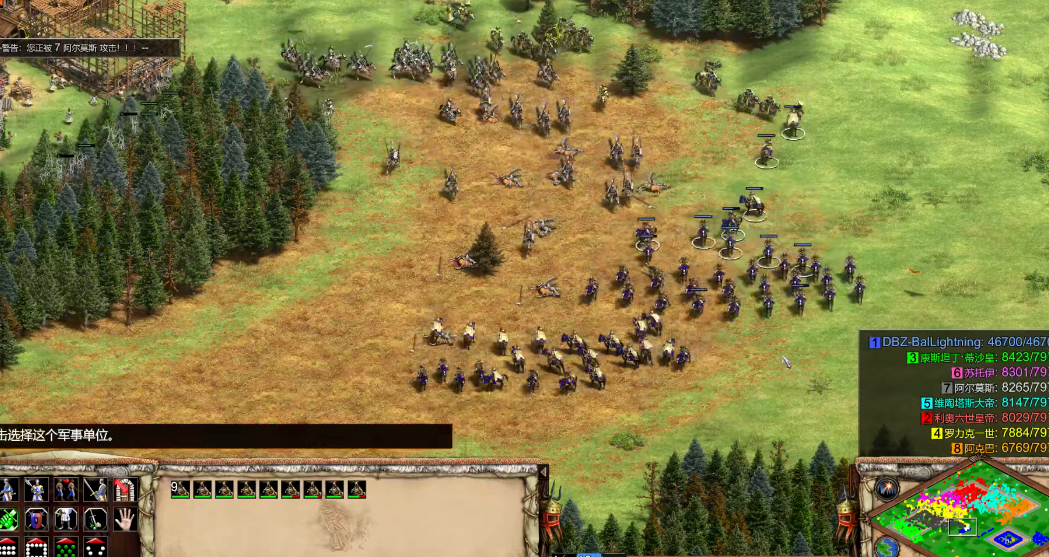Activate the Garrison red arrow building icon
The height and width of the screenshot is (557, 1049).
click(124, 490)
